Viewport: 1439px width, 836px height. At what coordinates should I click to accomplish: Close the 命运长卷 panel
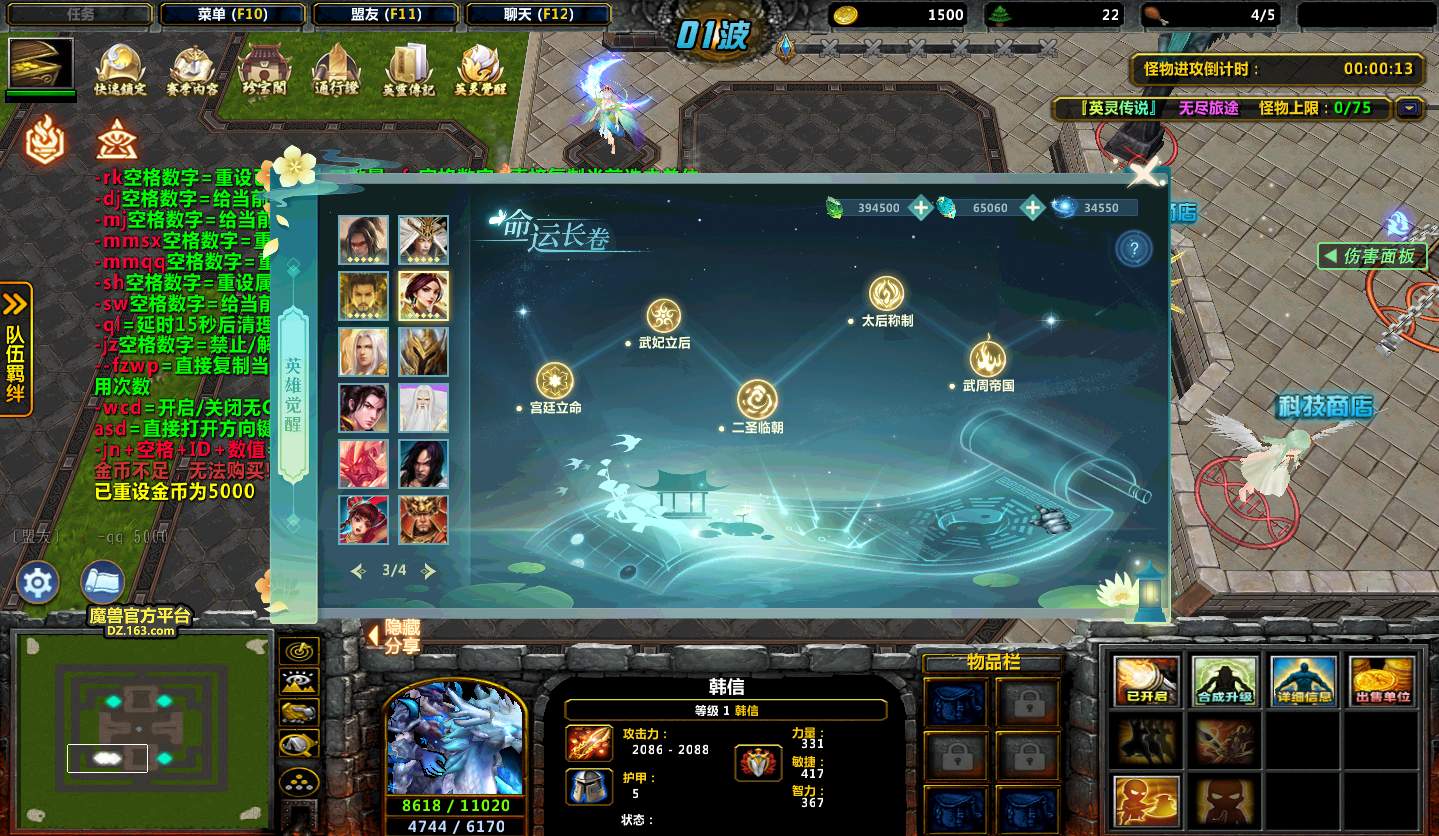pos(1143,175)
